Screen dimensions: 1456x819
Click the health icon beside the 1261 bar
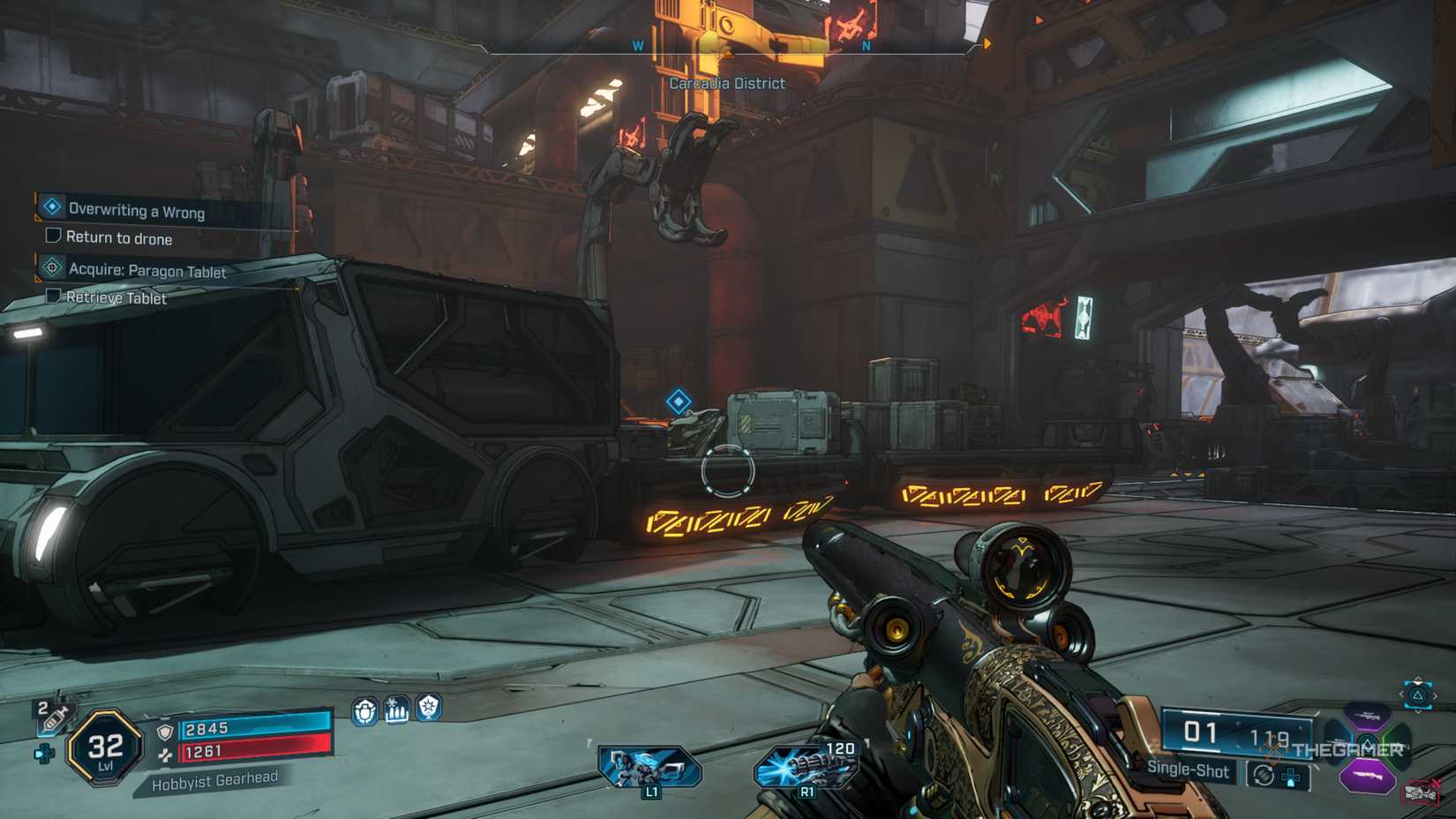[x=166, y=754]
